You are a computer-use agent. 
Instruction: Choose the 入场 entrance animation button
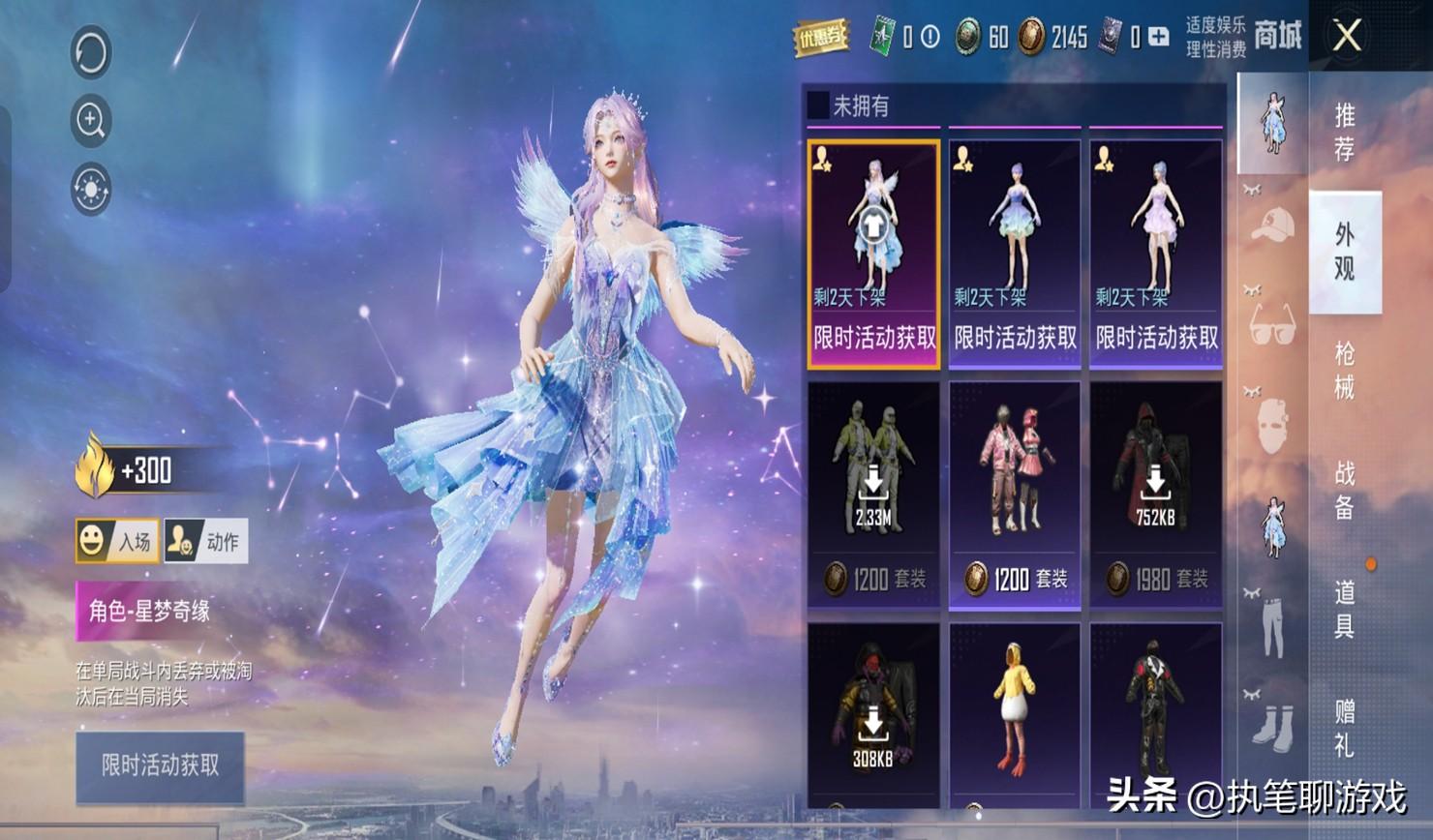coord(117,541)
